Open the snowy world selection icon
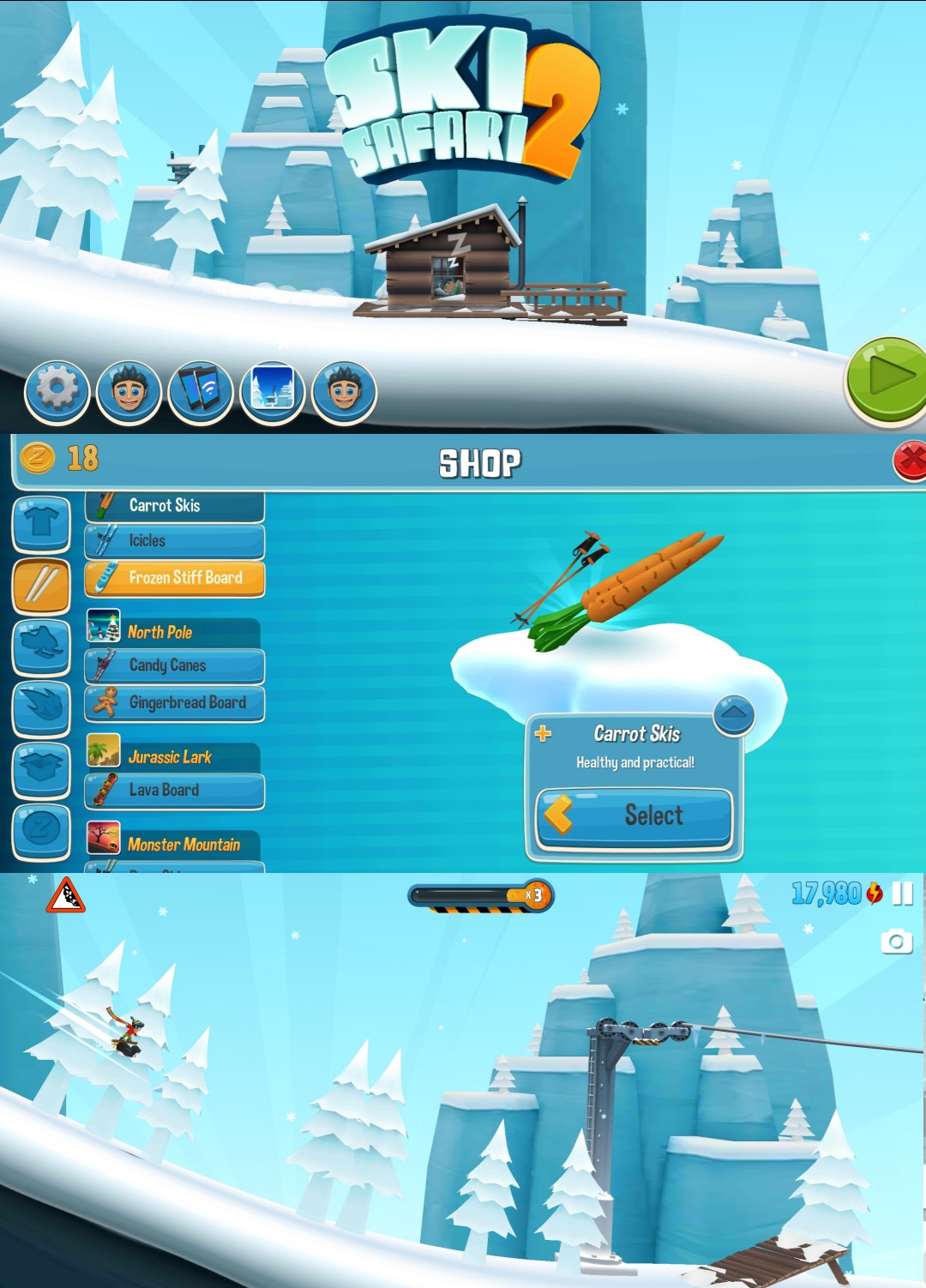This screenshot has height=1288, width=926. [272, 392]
